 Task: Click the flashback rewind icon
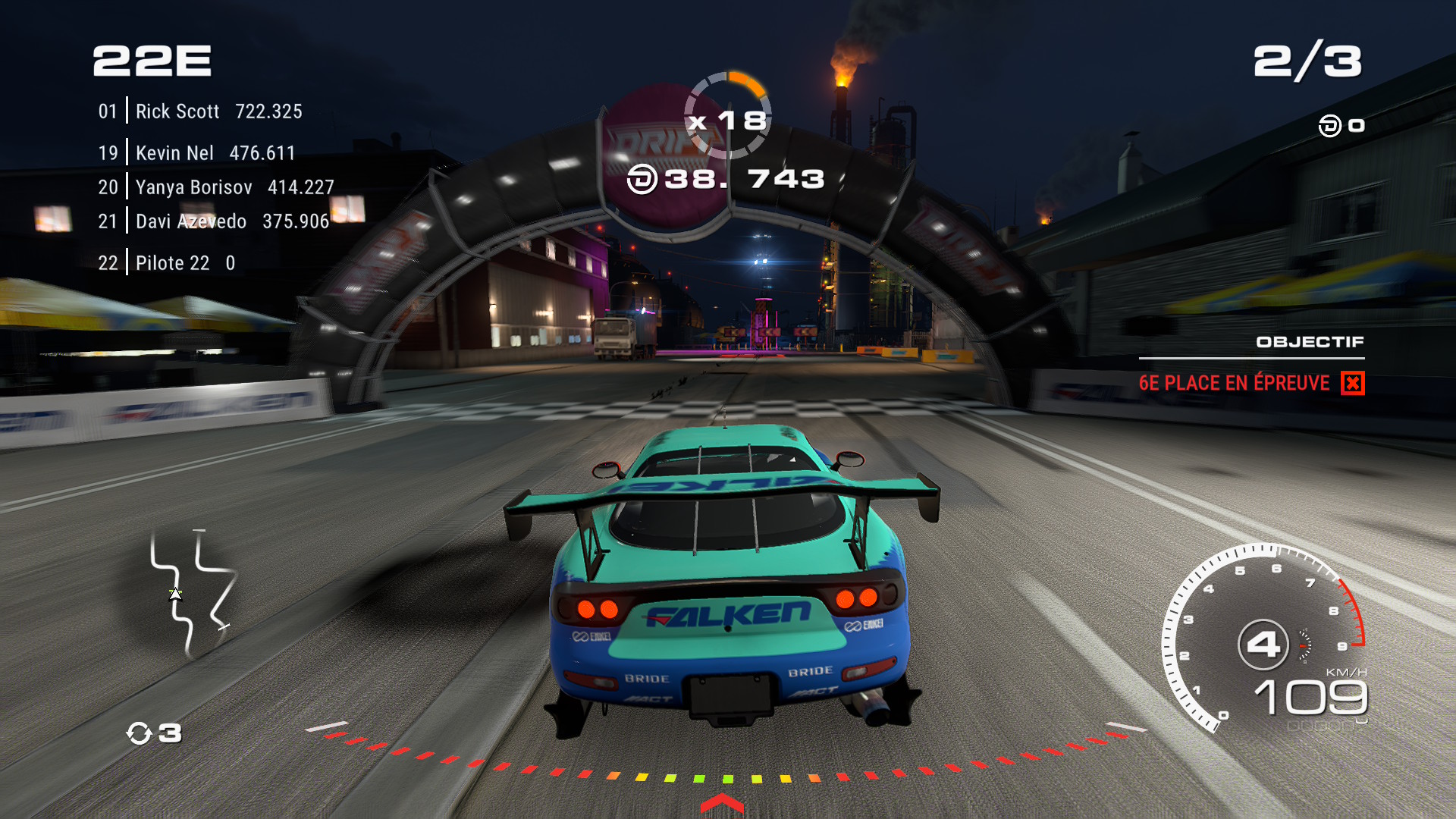point(140,733)
